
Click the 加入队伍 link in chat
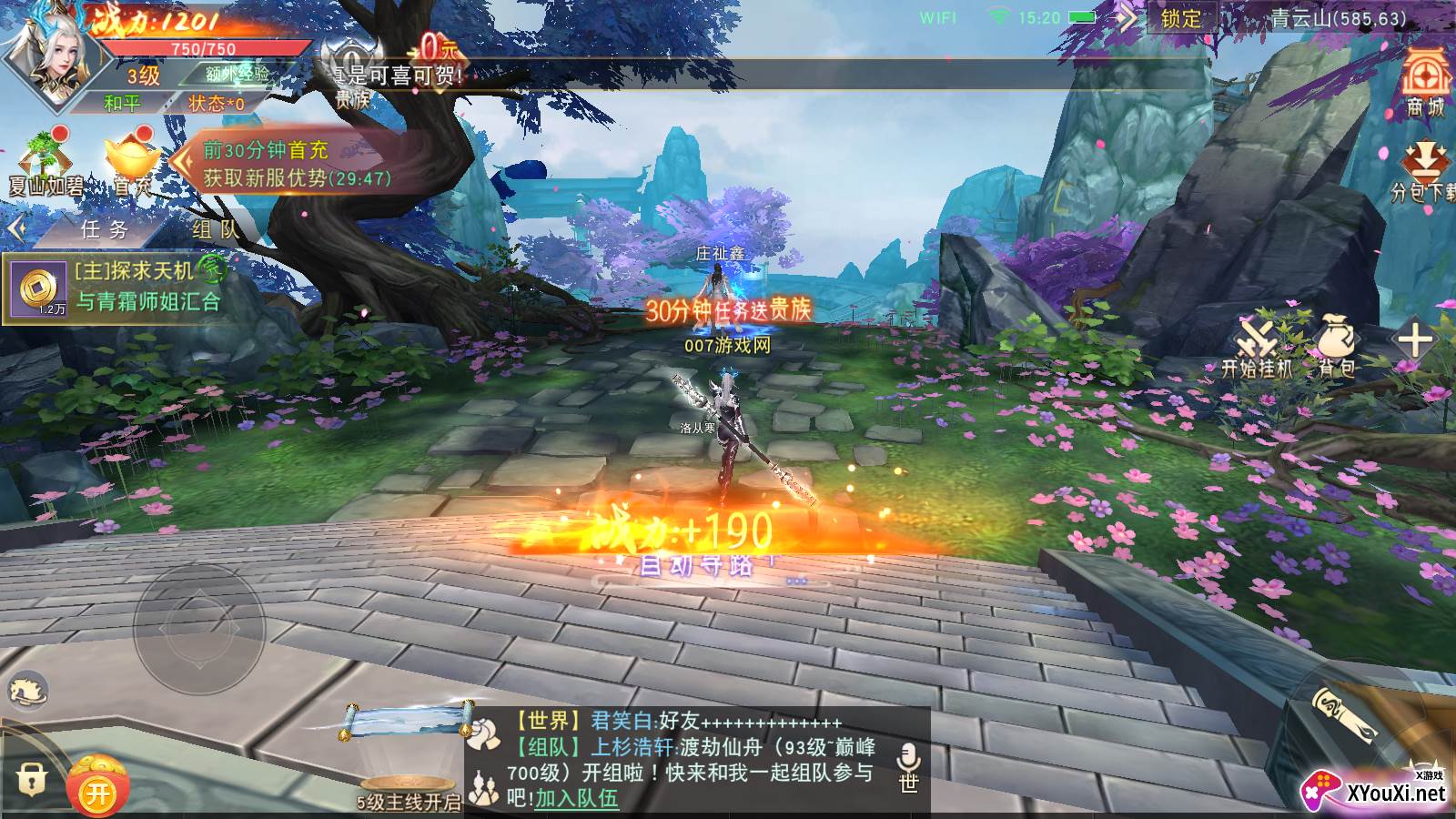pyautogui.click(x=576, y=798)
